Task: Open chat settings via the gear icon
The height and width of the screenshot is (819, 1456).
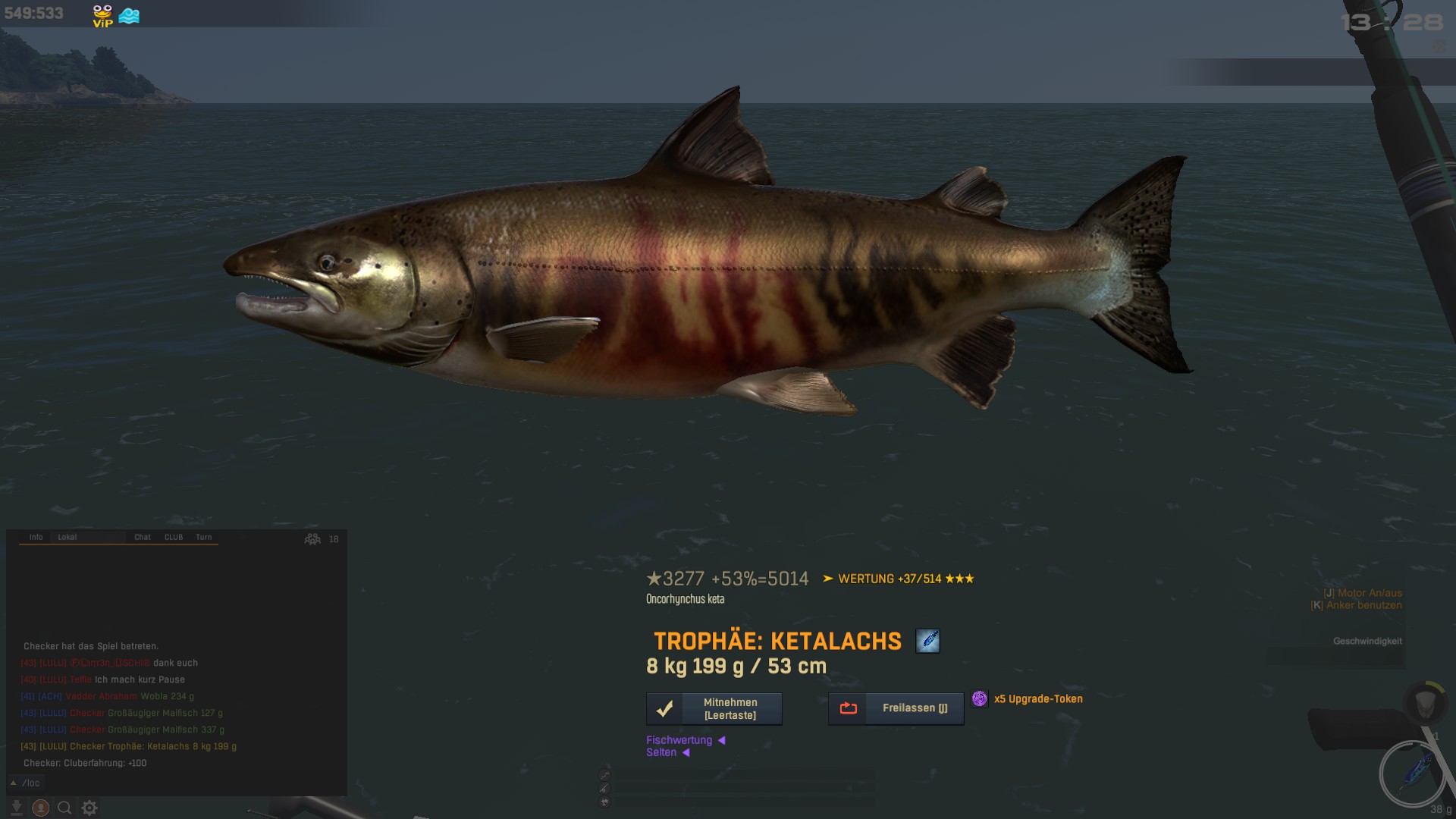Action: coord(89,808)
